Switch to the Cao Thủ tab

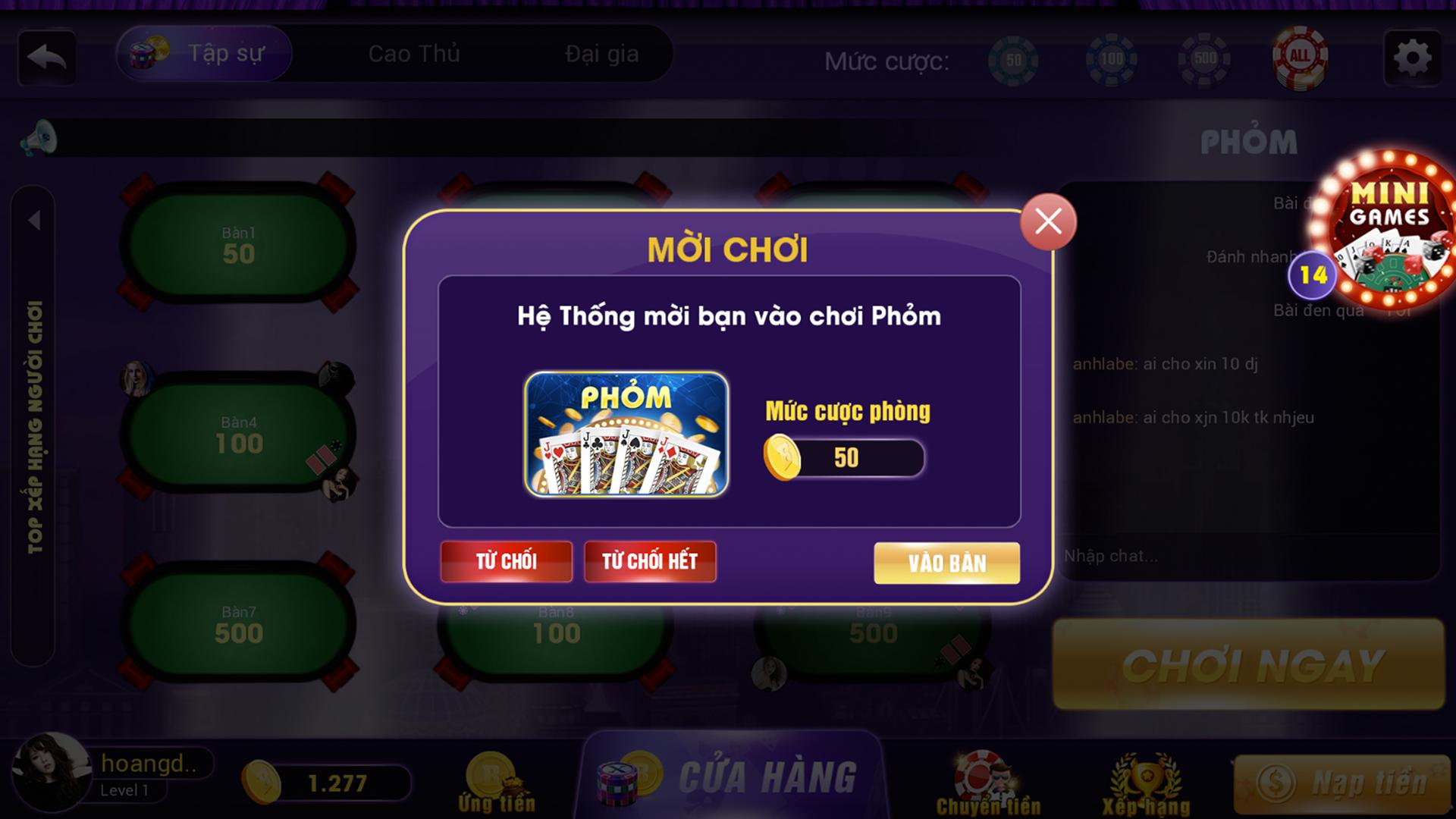[x=413, y=53]
